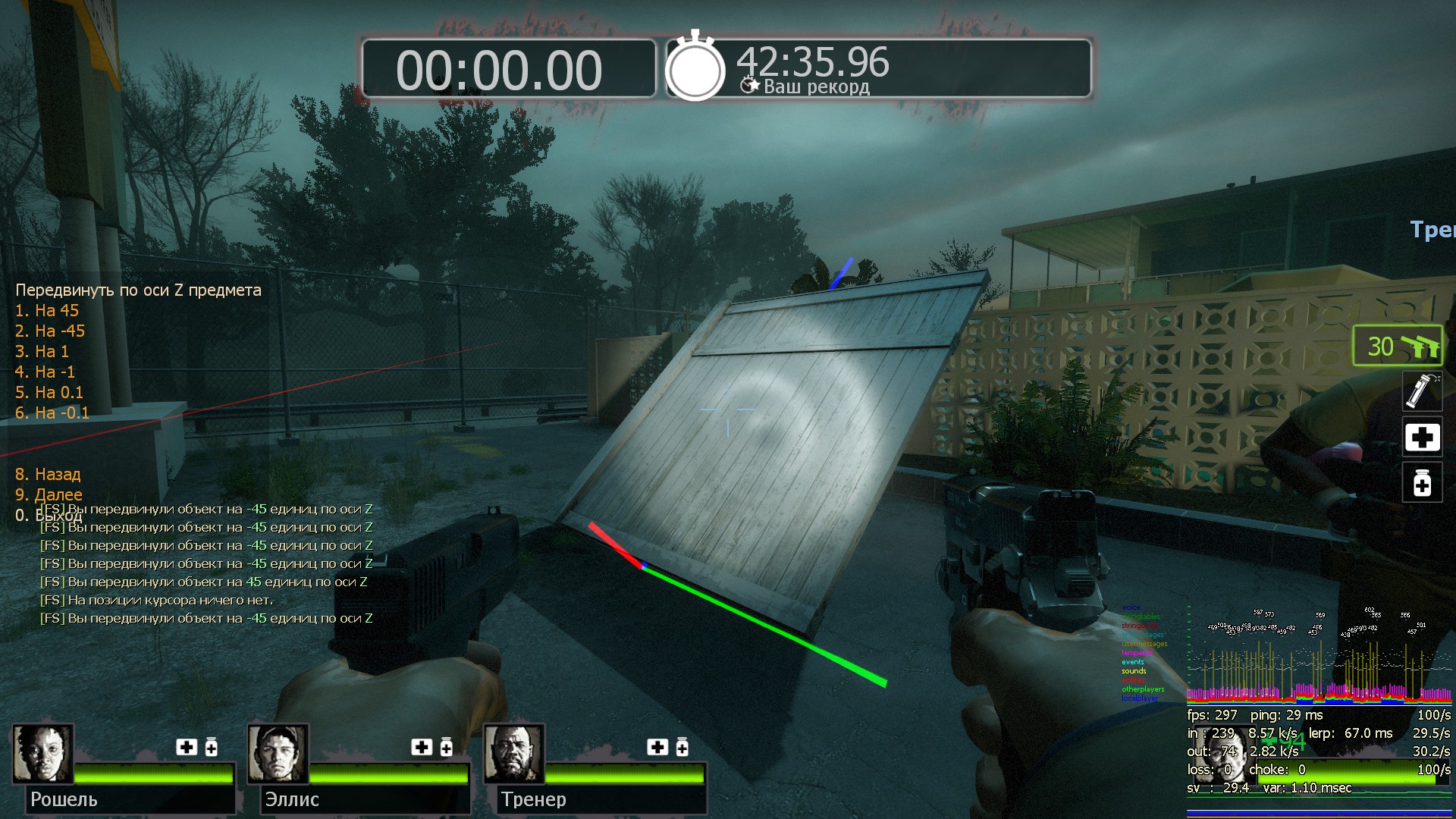Advance with the 'Далее' option
1456x819 pixels.
point(49,495)
